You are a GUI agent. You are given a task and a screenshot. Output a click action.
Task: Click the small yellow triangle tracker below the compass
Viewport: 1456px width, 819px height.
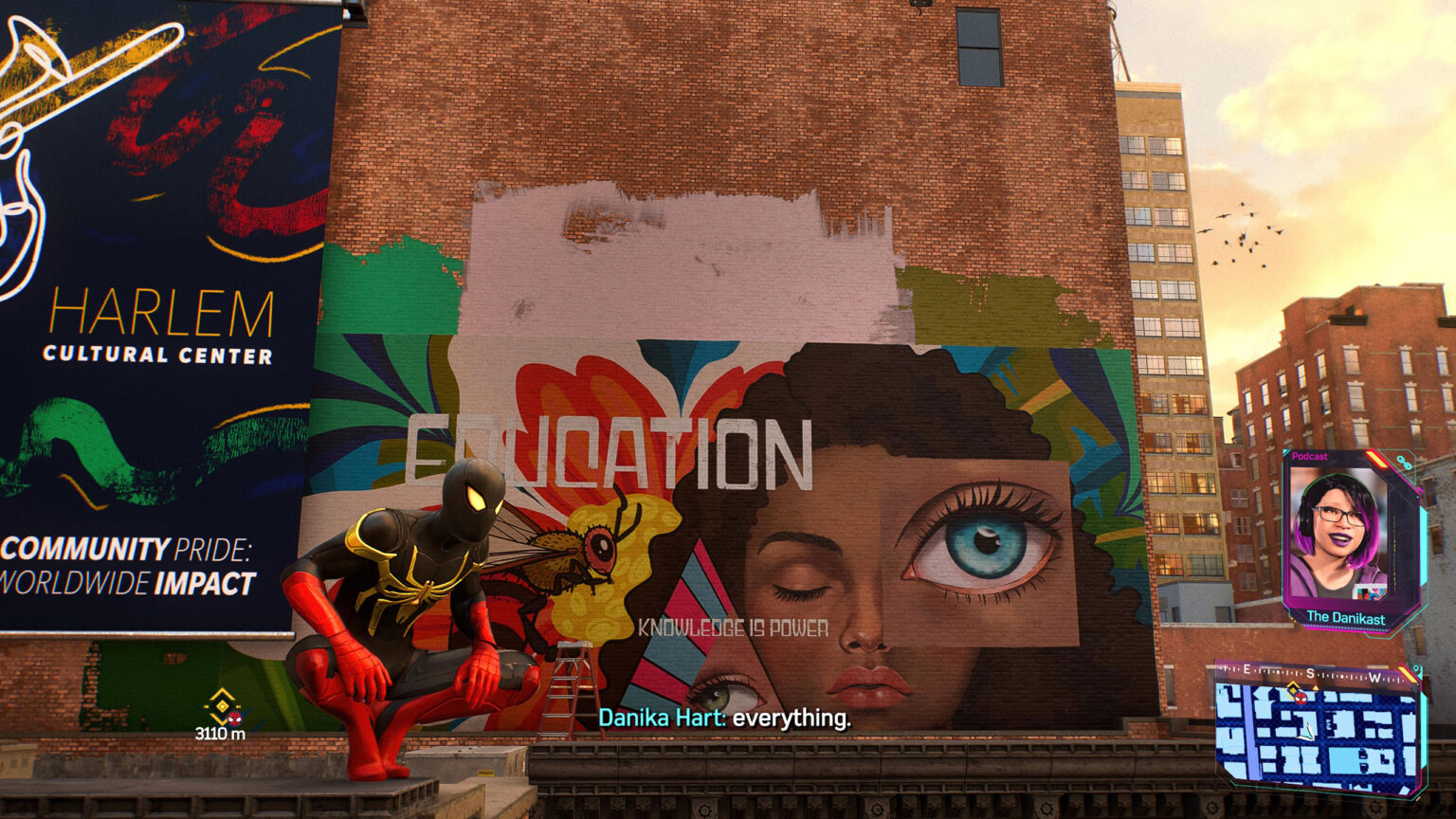pyautogui.click(x=1315, y=687)
